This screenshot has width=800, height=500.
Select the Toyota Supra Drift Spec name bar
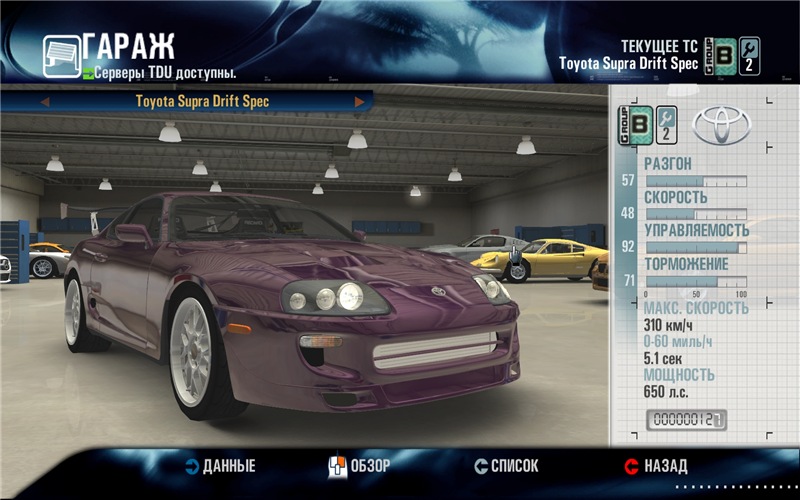point(202,101)
